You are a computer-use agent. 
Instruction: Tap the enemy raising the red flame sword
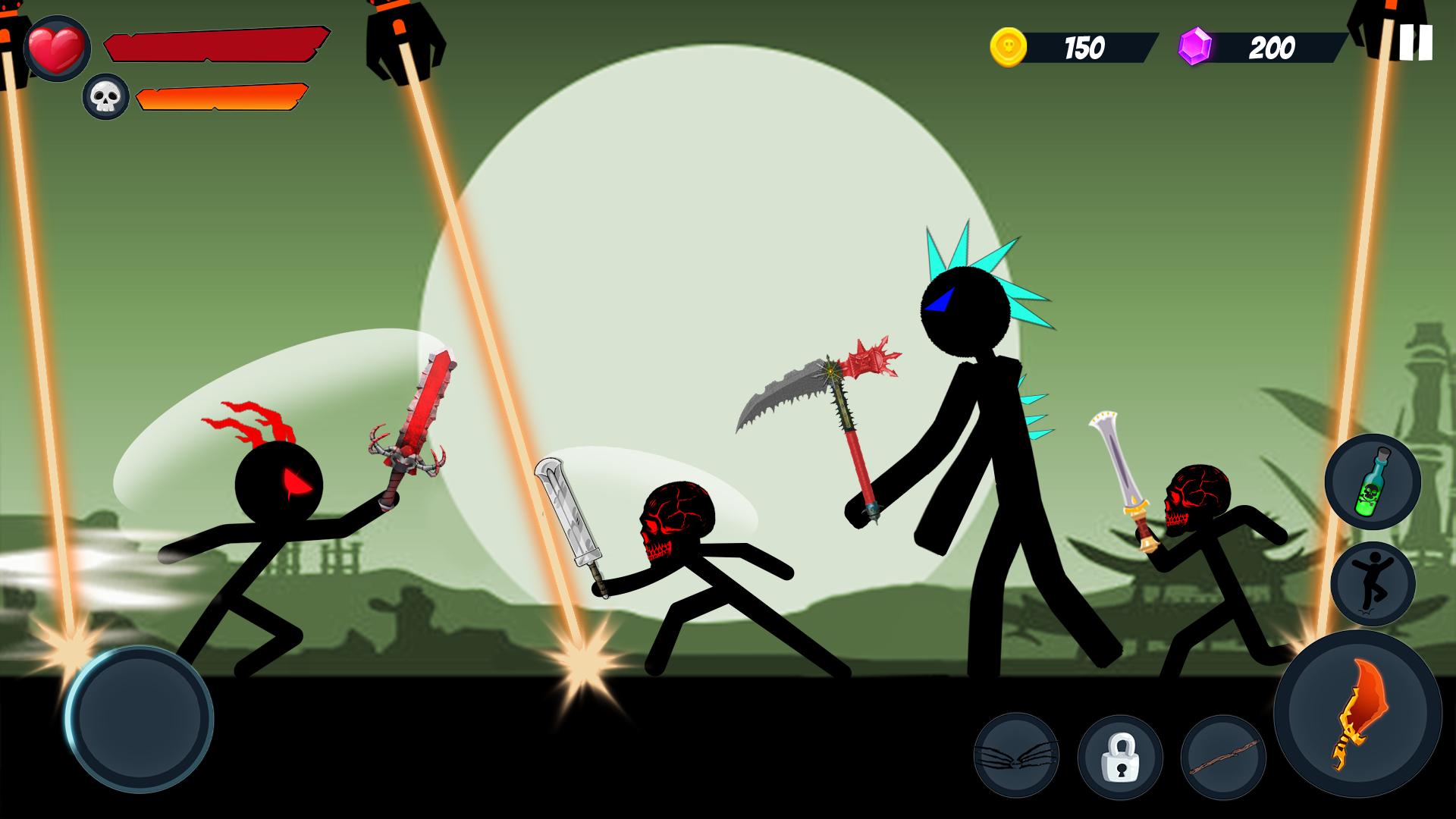pos(273,531)
